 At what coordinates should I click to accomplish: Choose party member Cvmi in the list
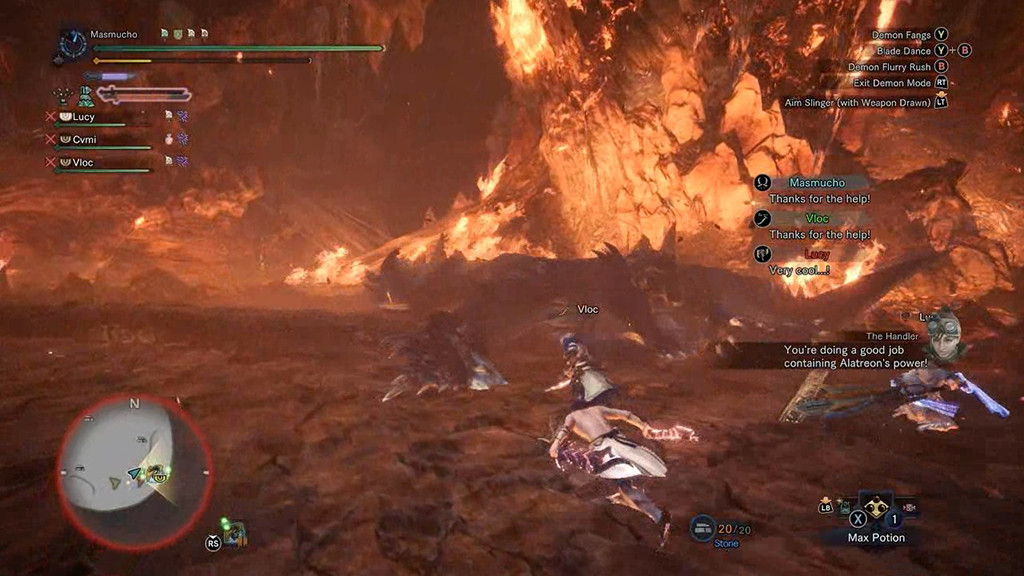click(x=83, y=140)
